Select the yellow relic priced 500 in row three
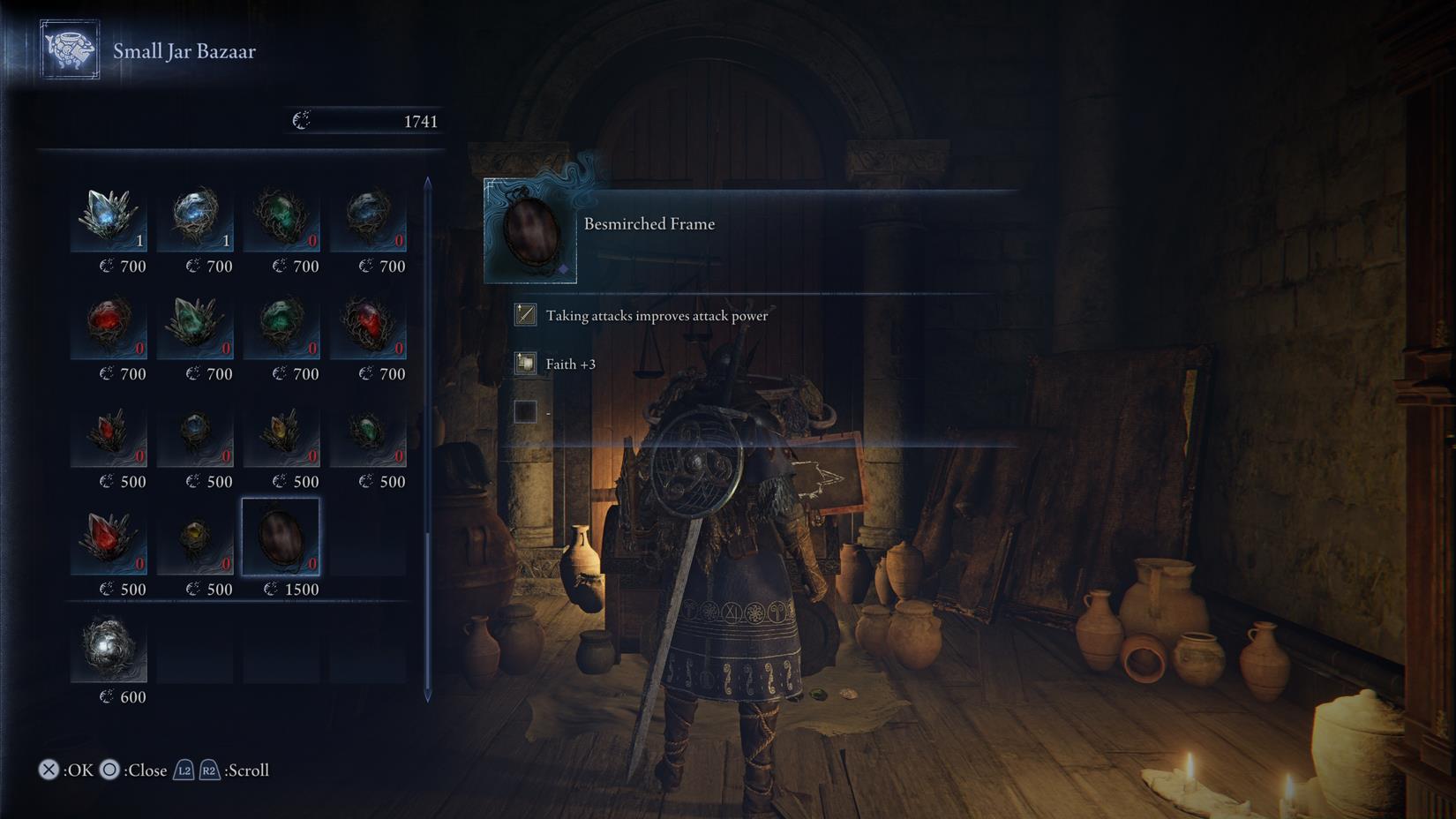 [x=282, y=432]
